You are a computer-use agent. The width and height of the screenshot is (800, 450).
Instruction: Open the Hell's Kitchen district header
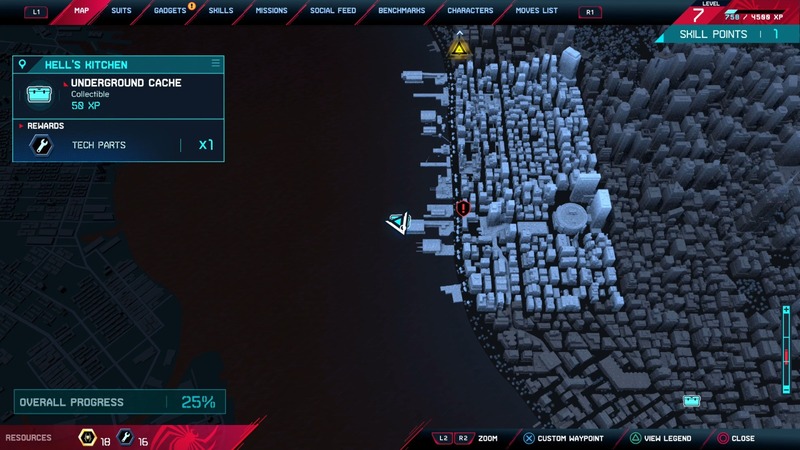[118, 65]
